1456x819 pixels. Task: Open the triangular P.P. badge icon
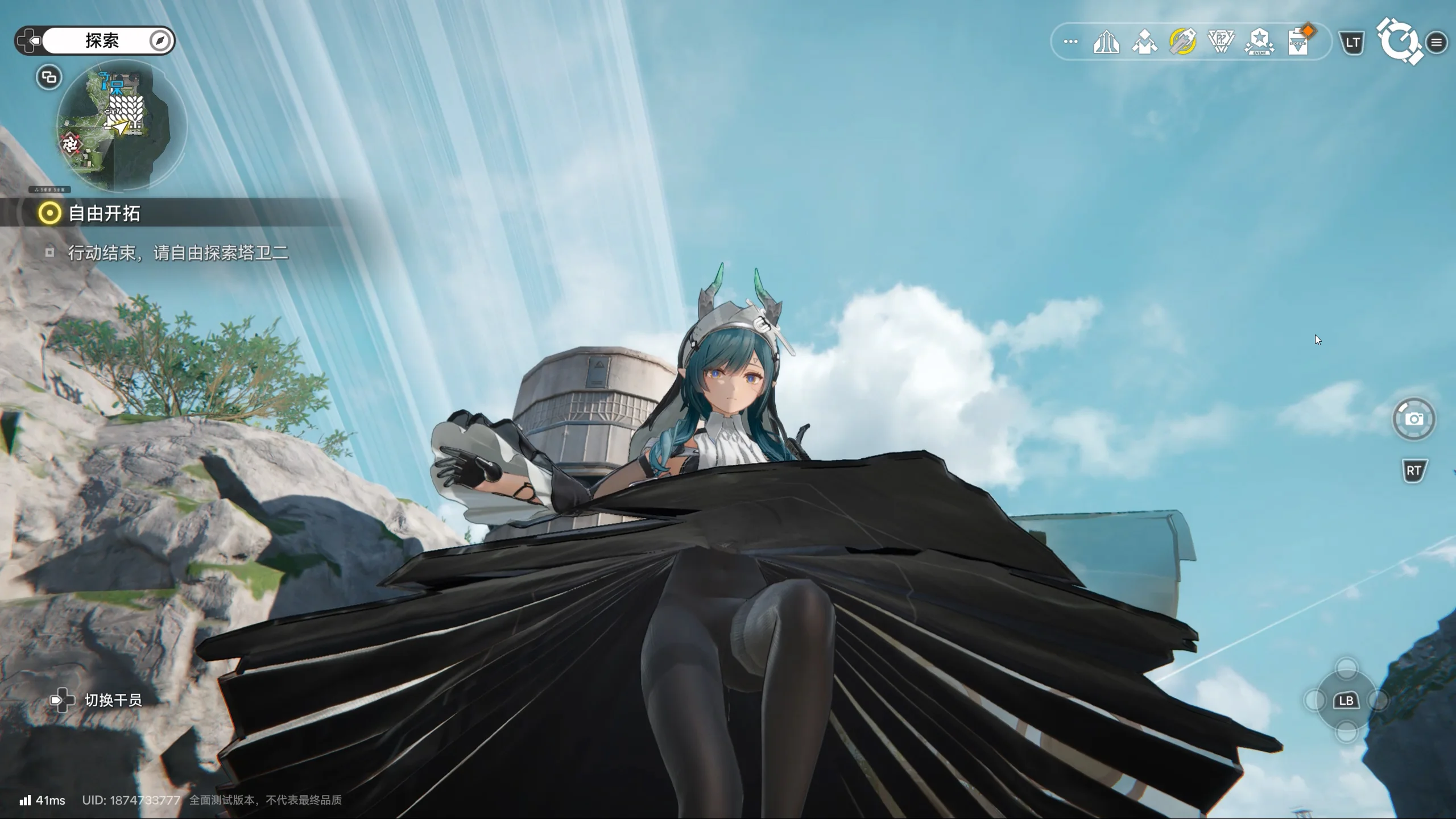click(1221, 42)
